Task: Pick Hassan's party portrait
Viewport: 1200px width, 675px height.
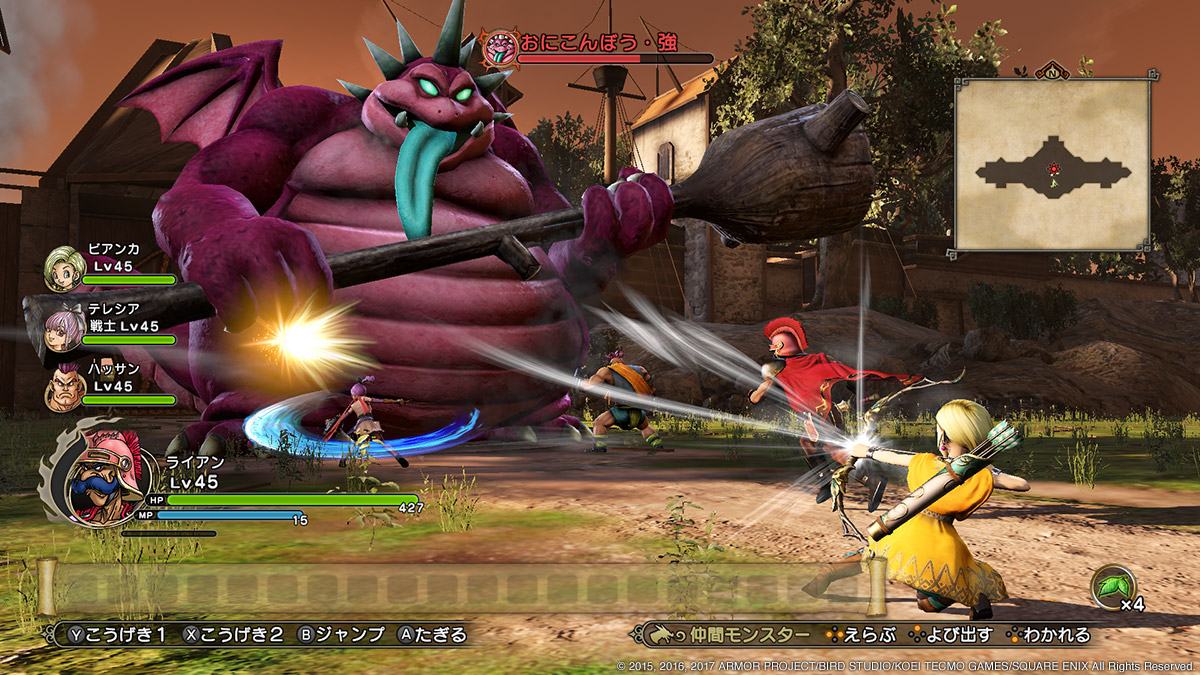Action: 64,385
